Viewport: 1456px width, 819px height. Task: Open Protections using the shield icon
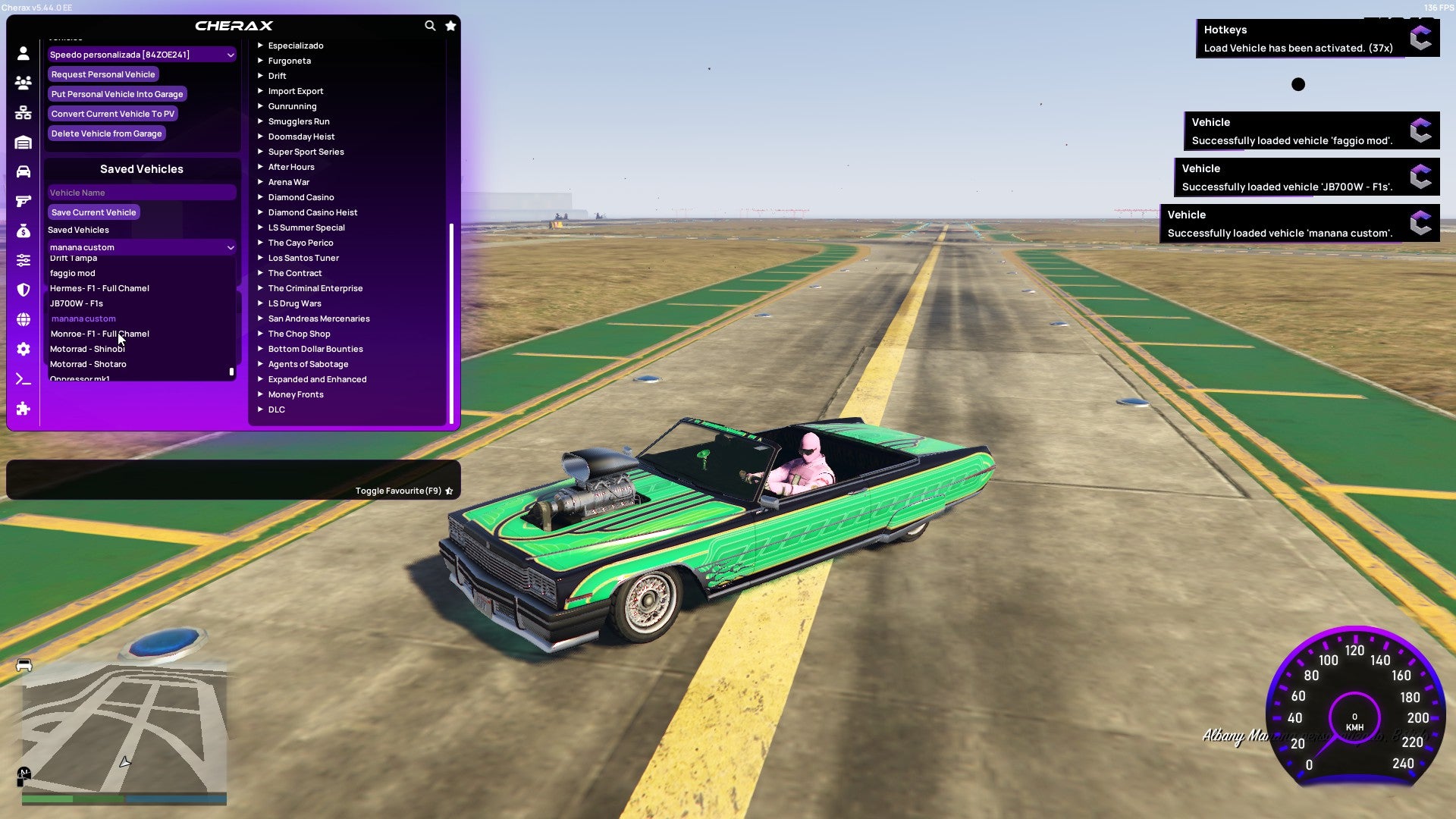click(23, 290)
